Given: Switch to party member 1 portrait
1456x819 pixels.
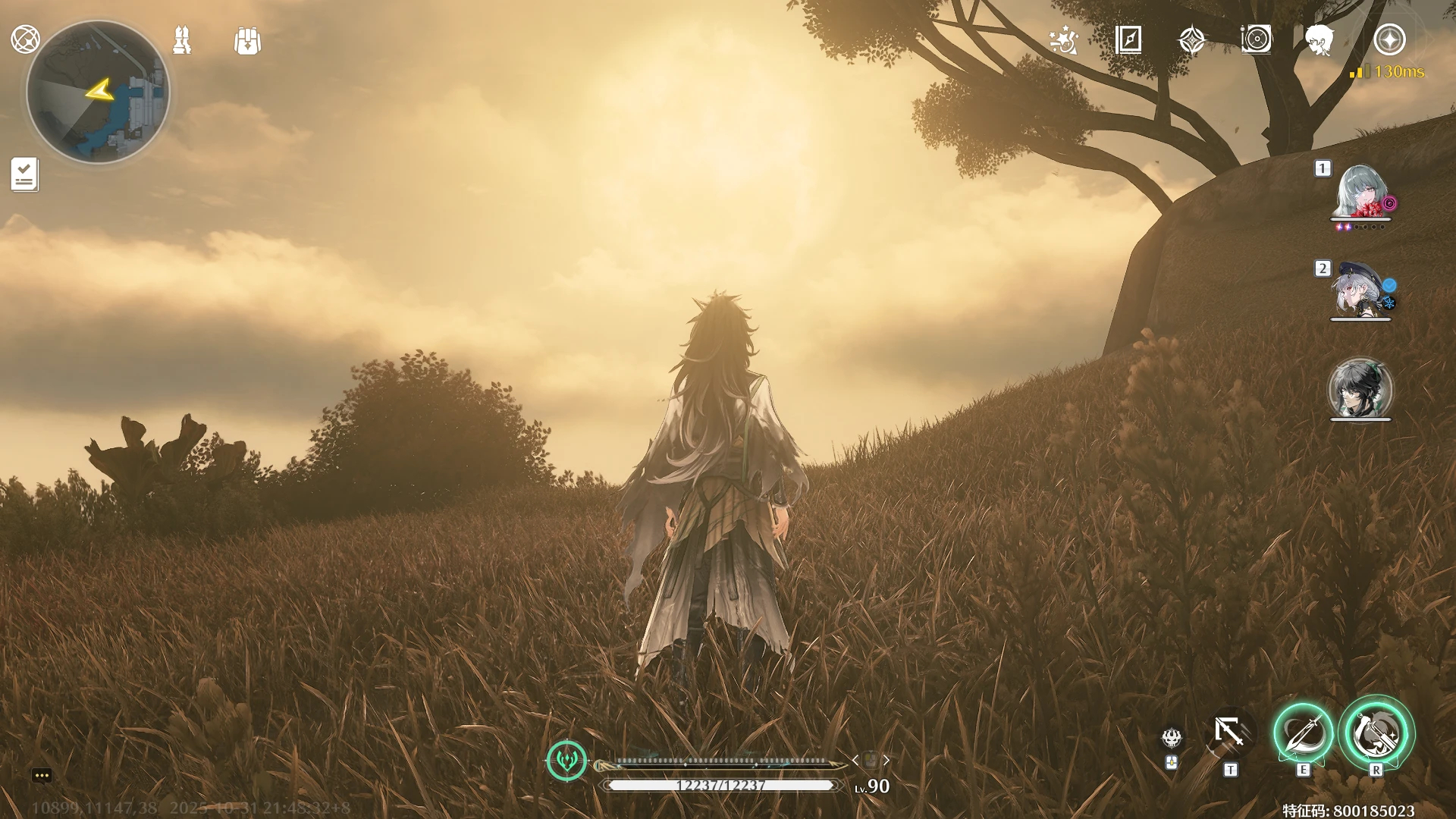Looking at the screenshot, I should (x=1360, y=193).
